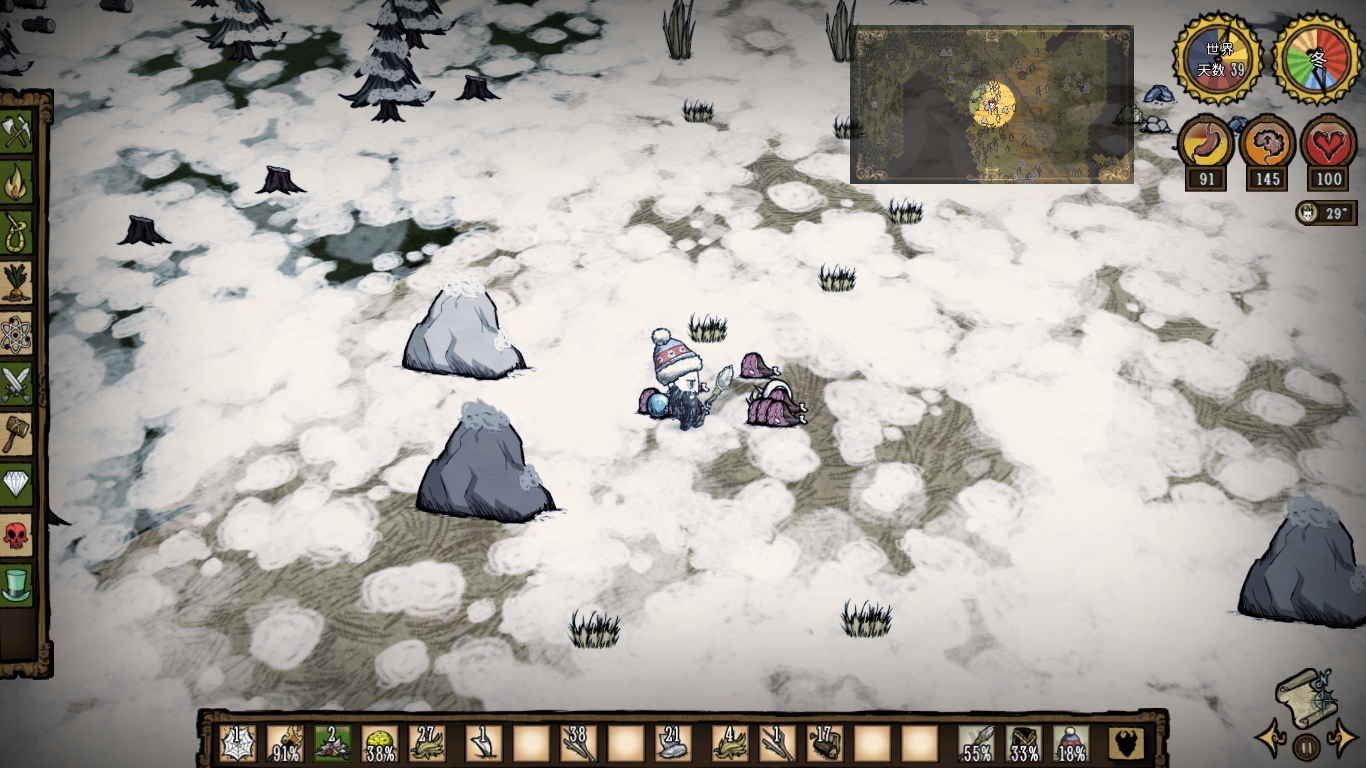Choose the Fight tab with crossed swords
Viewport: 1366px width, 768px height.
click(x=17, y=384)
